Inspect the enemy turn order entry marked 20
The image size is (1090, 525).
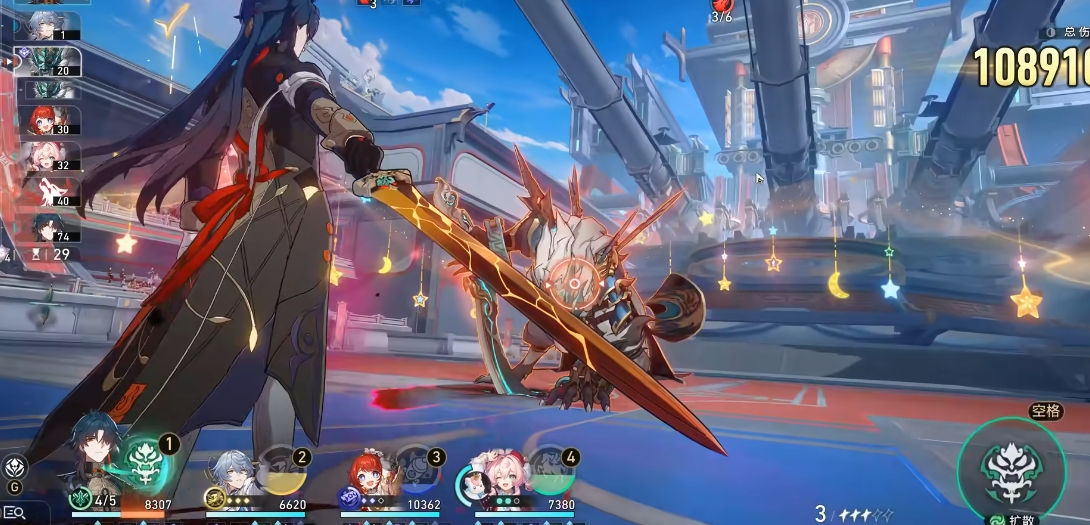click(50, 61)
